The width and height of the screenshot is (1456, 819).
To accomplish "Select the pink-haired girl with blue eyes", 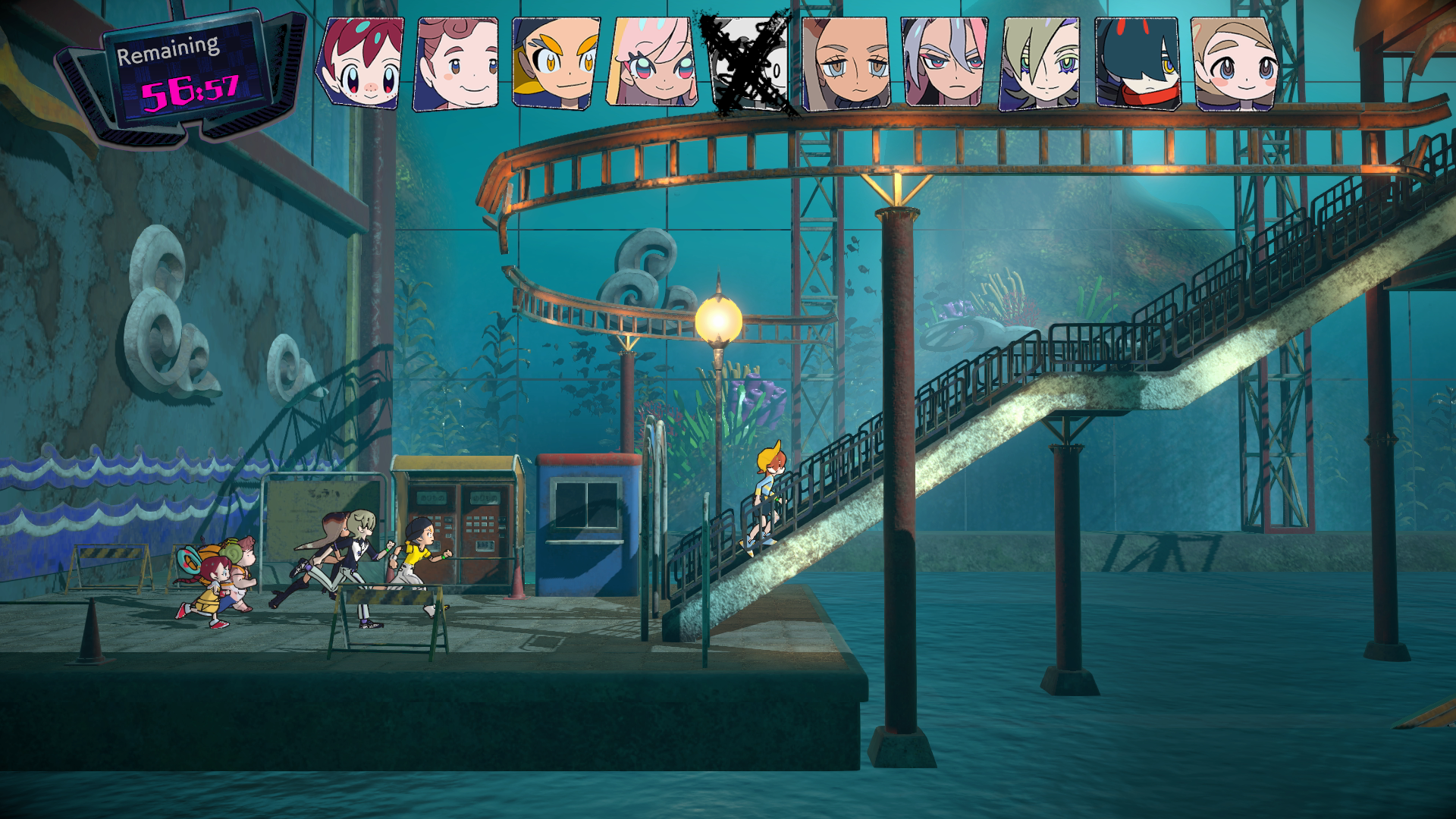I will [654, 64].
